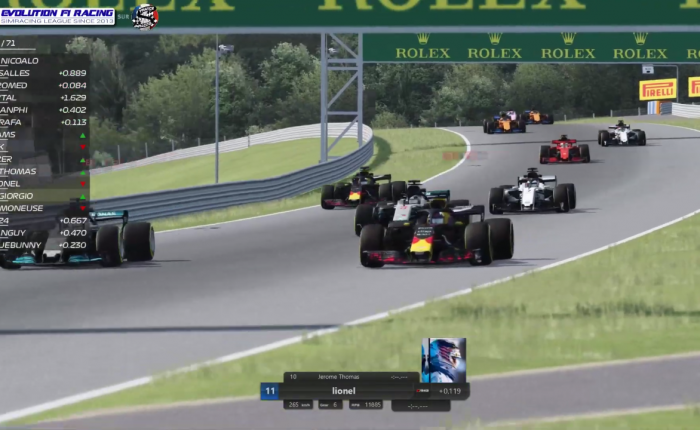Click the lionel driver name bar
The width and height of the screenshot is (700, 430).
(344, 391)
